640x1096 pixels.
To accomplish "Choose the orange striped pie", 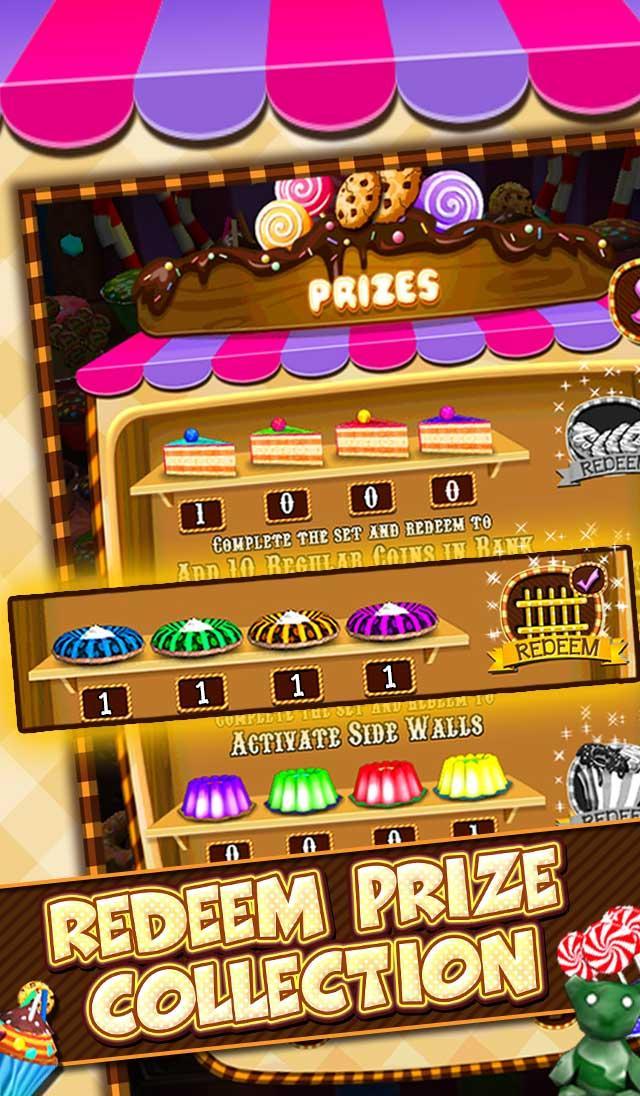I will (x=293, y=628).
